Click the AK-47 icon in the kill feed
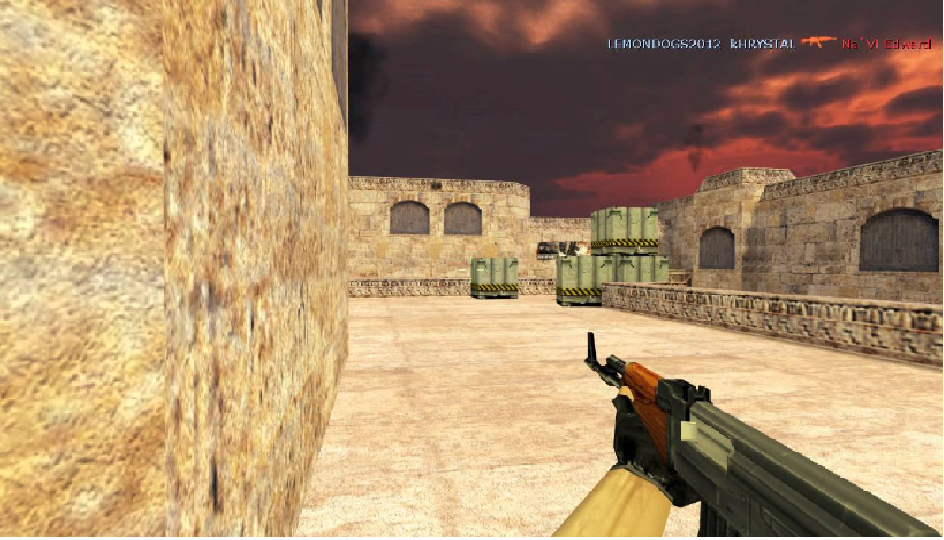This screenshot has width=944, height=540. [x=818, y=42]
